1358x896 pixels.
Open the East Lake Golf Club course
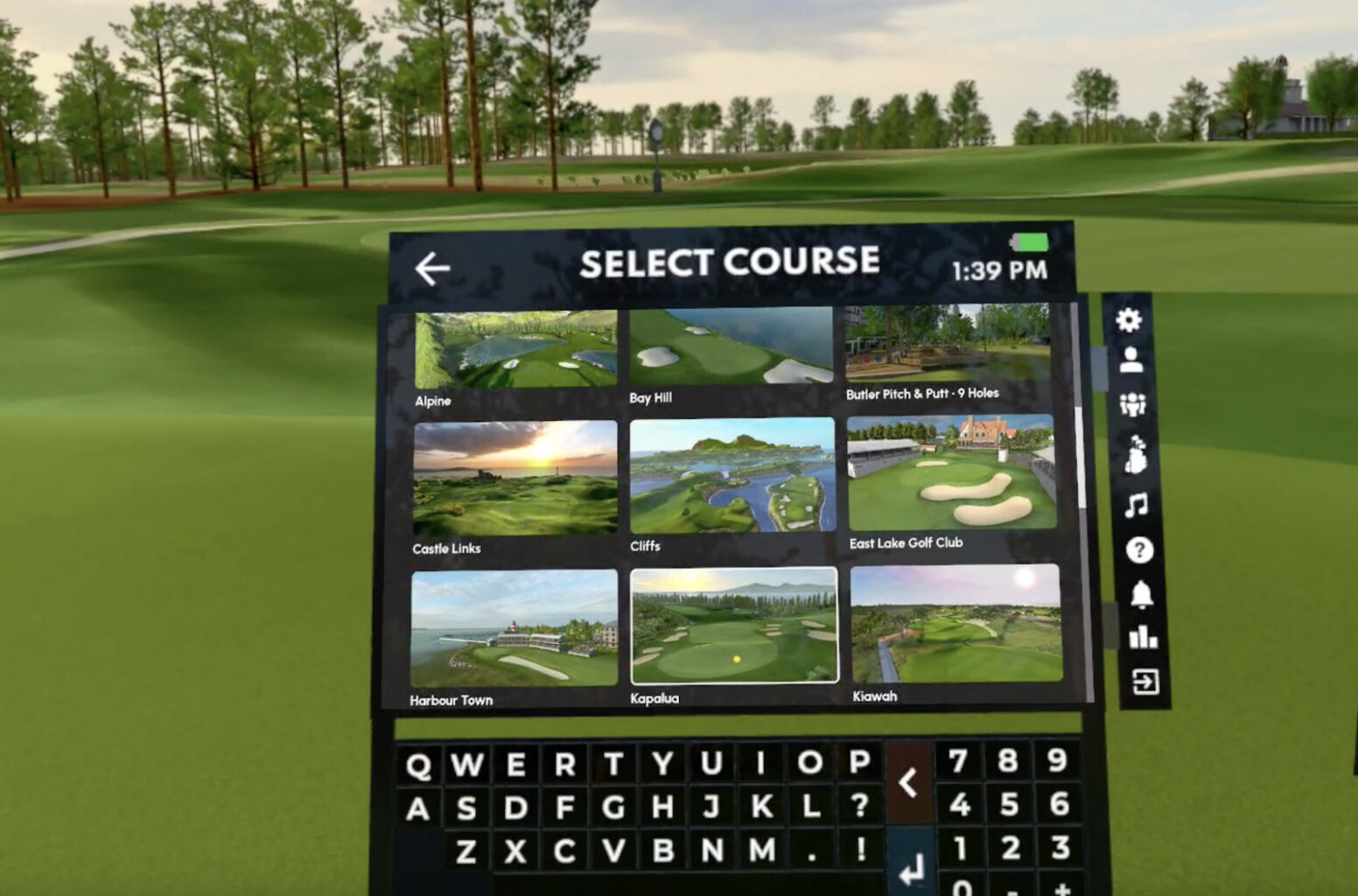954,472
